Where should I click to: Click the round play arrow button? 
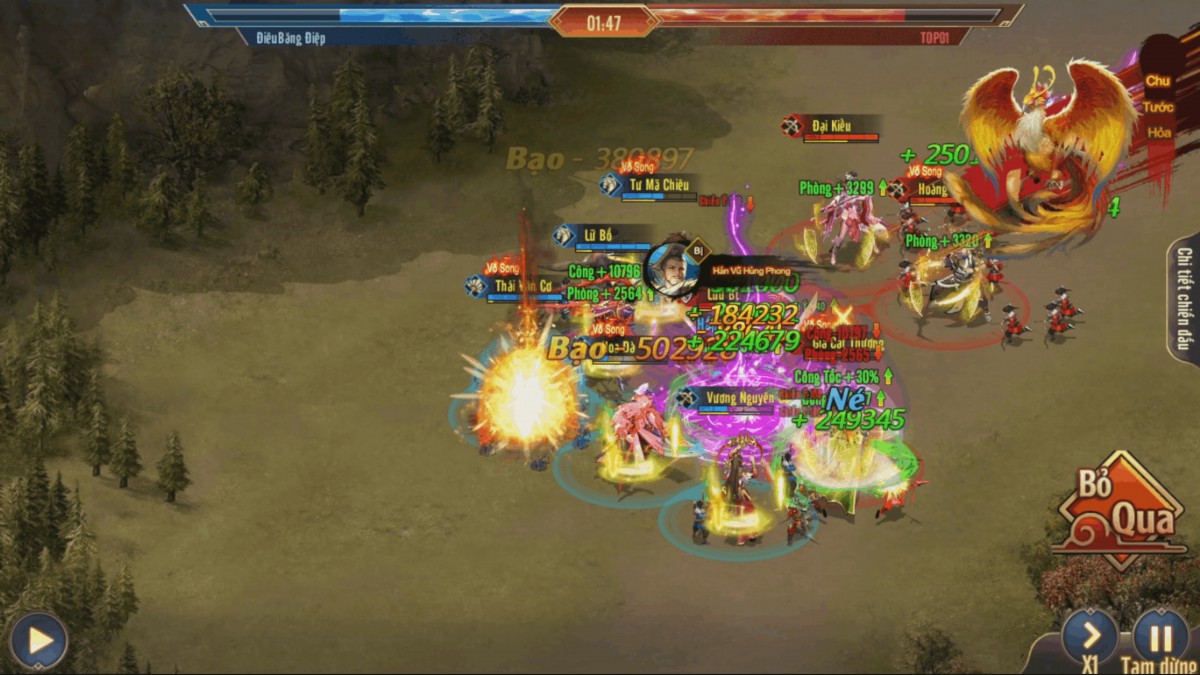point(39,640)
